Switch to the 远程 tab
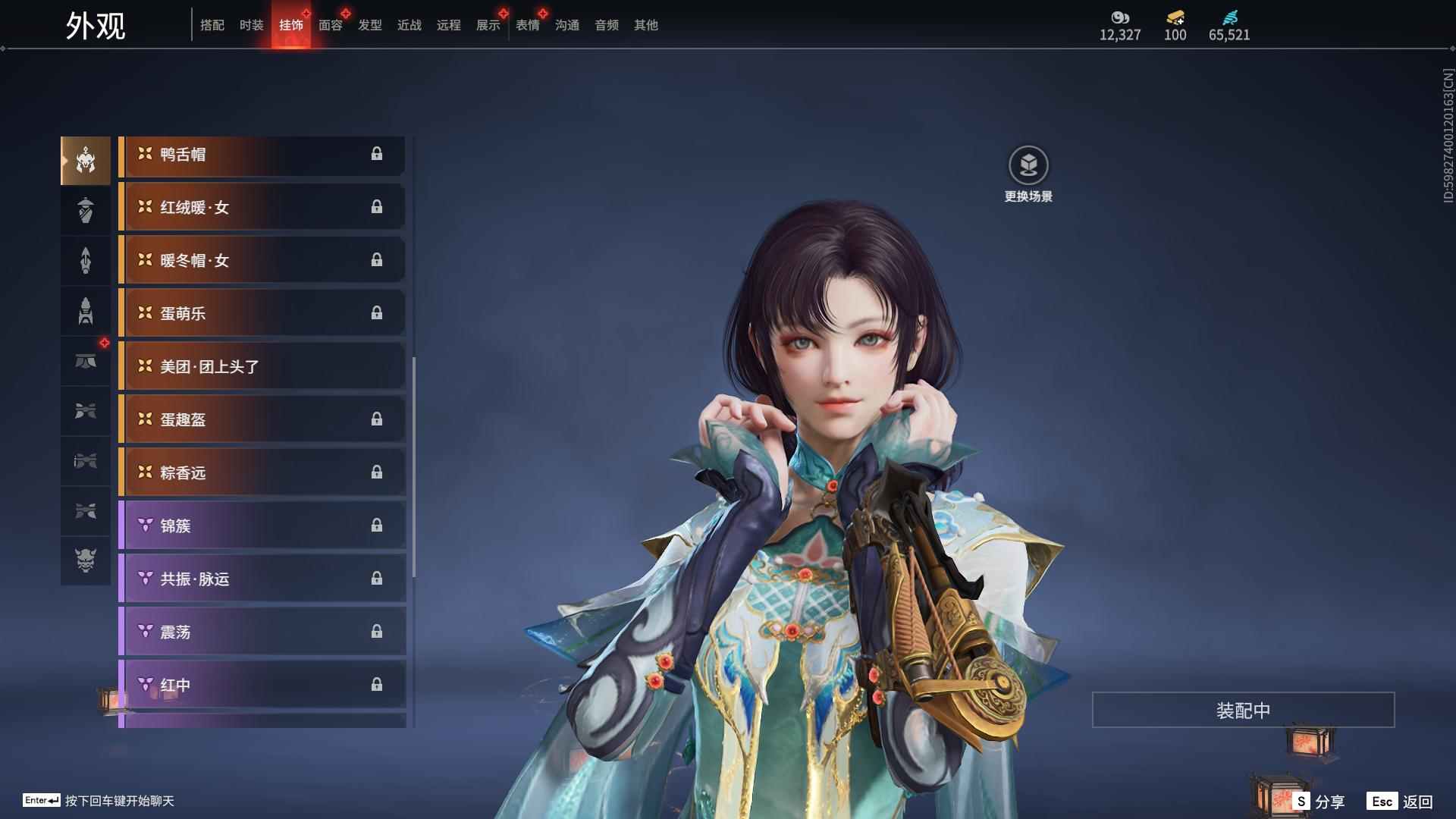 point(448,25)
